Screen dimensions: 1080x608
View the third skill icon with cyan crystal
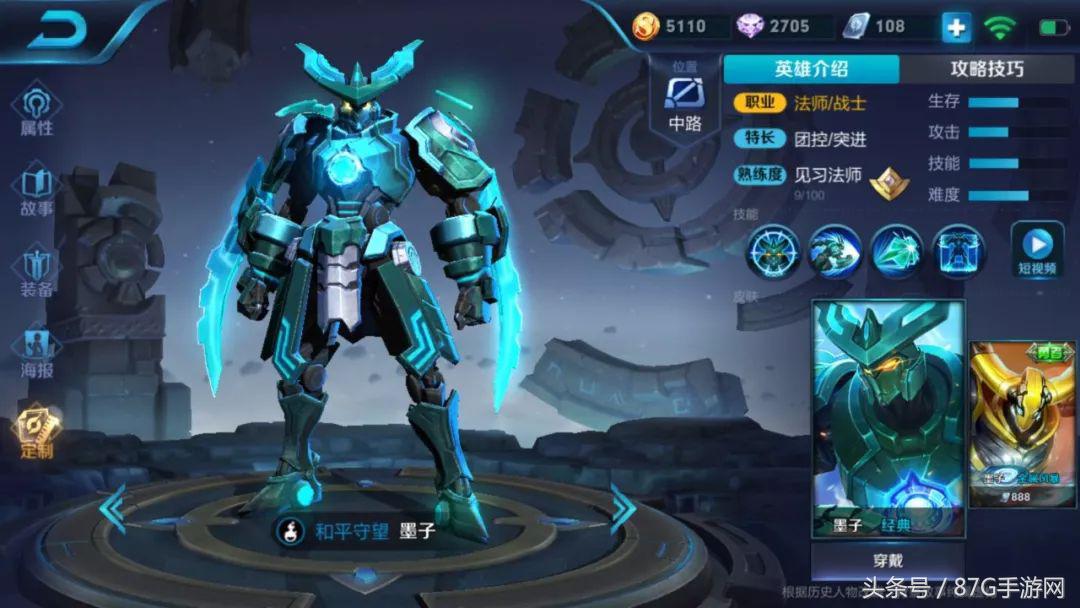(x=897, y=250)
